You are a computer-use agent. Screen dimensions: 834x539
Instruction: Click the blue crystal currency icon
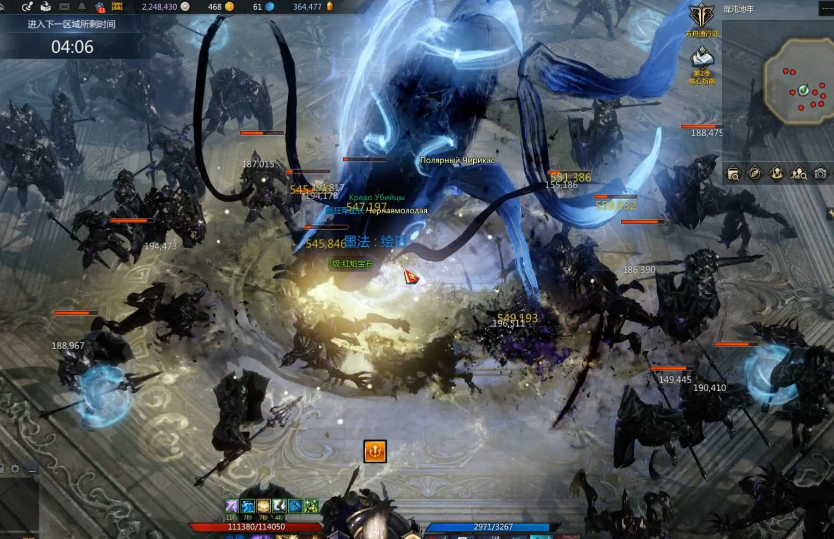[272, 7]
